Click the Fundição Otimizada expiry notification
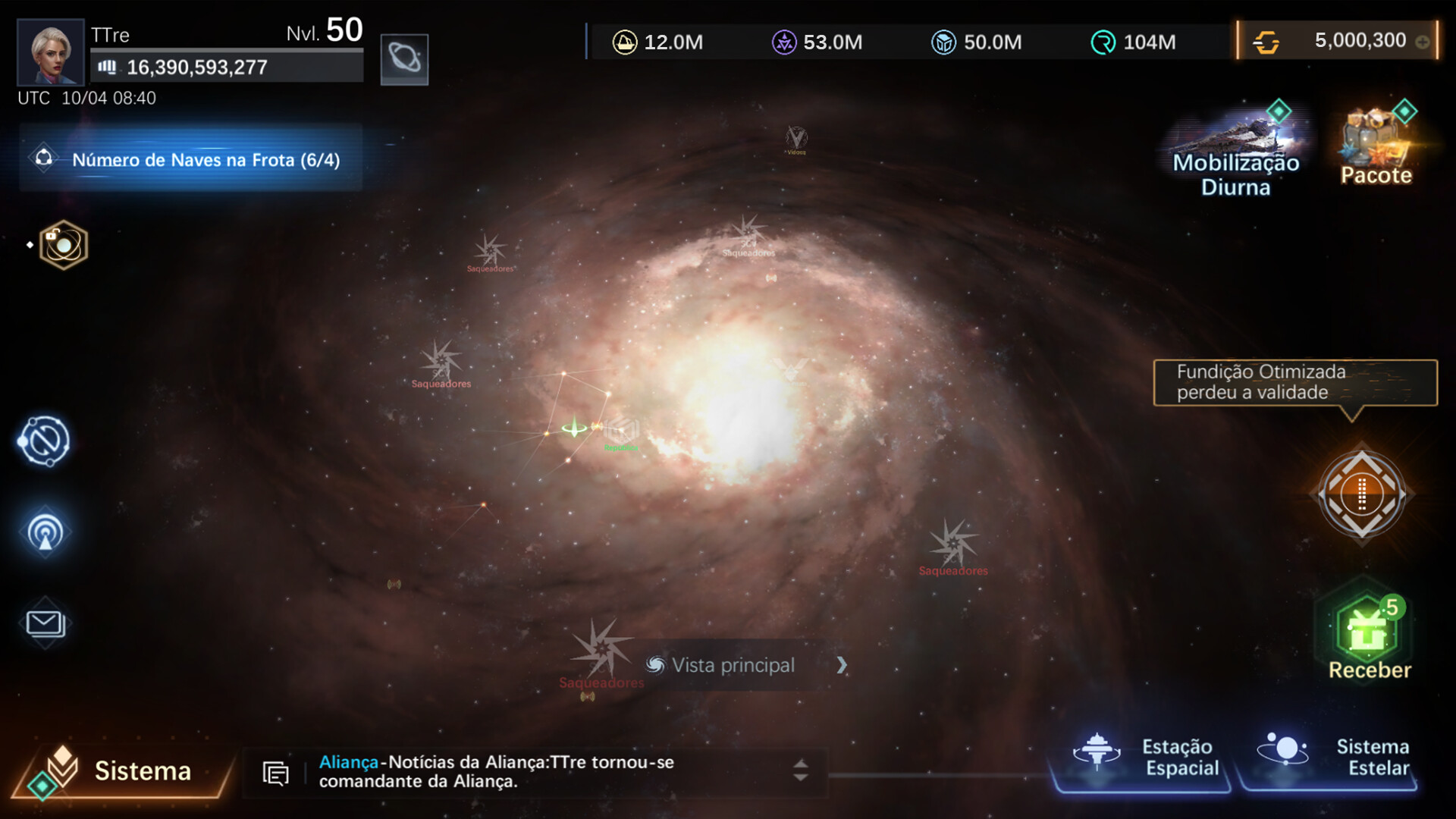The width and height of the screenshot is (1456, 819). [1294, 382]
